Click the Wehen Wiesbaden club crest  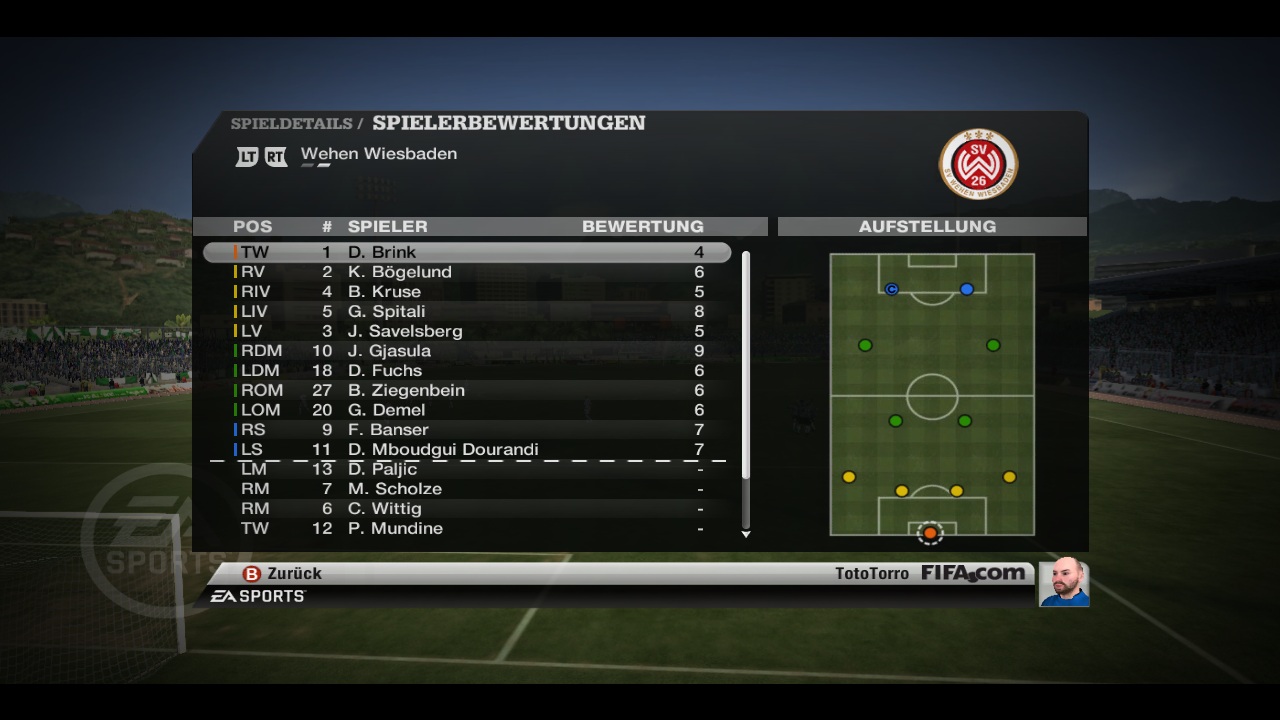coord(978,163)
